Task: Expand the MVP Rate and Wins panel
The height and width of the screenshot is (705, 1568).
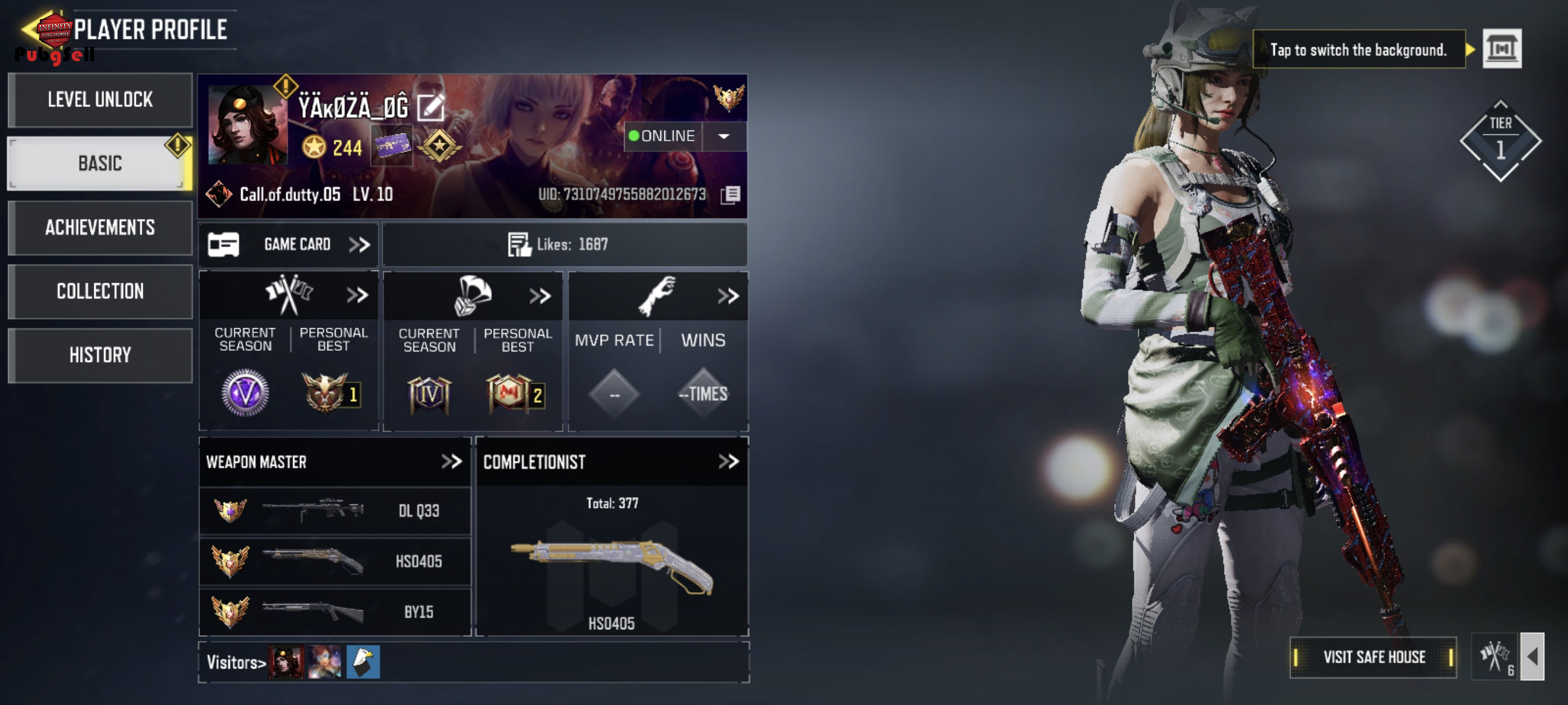Action: click(x=727, y=296)
